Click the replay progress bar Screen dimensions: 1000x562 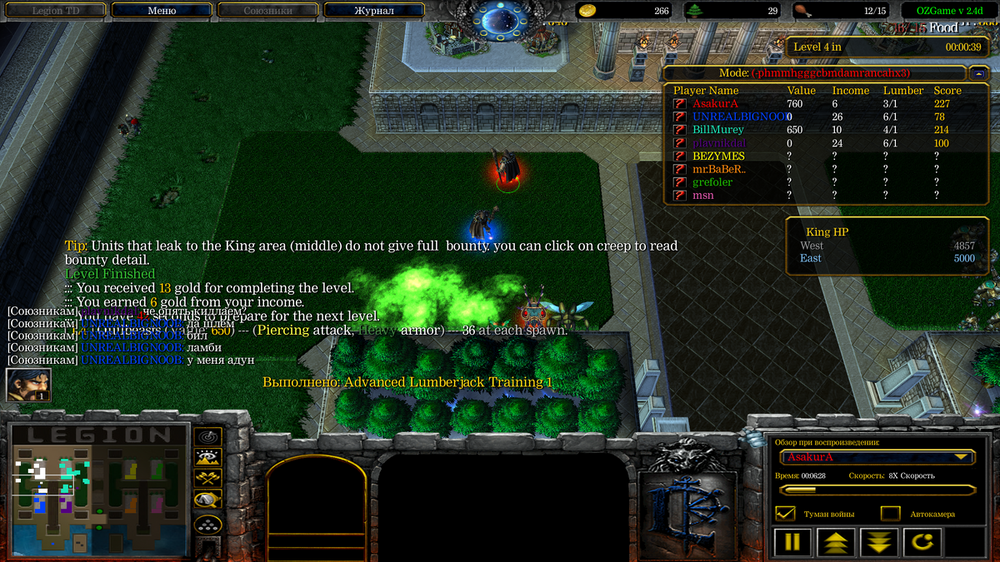point(877,490)
